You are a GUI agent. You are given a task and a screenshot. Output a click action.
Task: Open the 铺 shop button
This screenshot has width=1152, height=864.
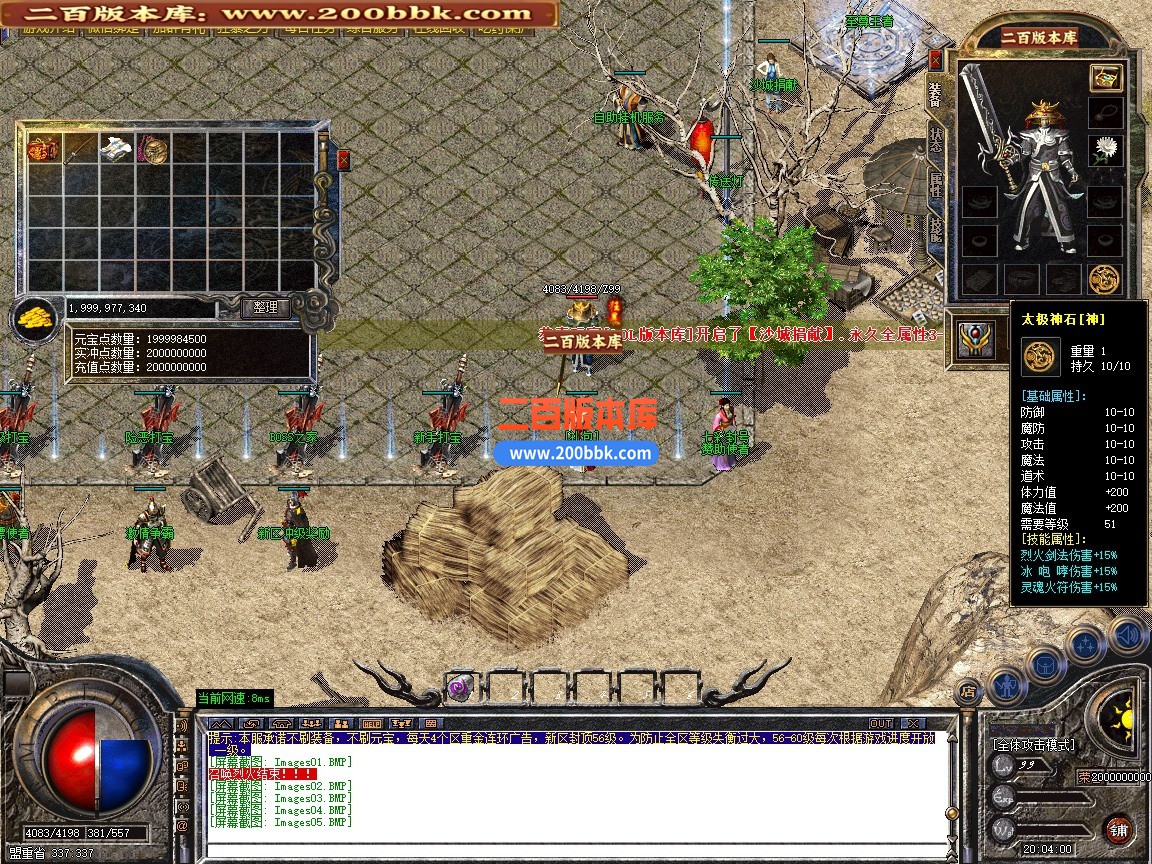(x=1118, y=829)
